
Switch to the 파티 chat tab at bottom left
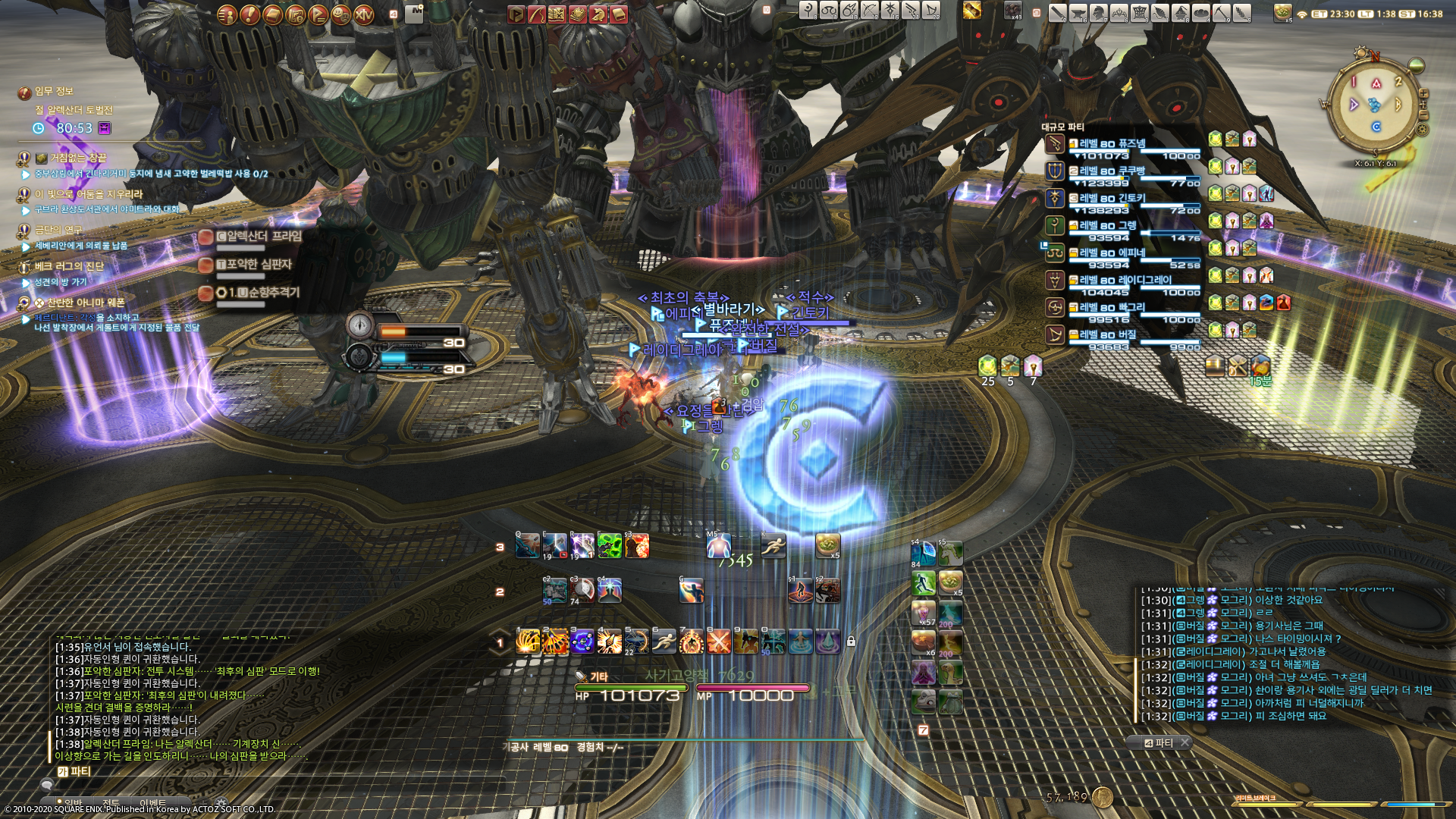pyautogui.click(x=74, y=771)
